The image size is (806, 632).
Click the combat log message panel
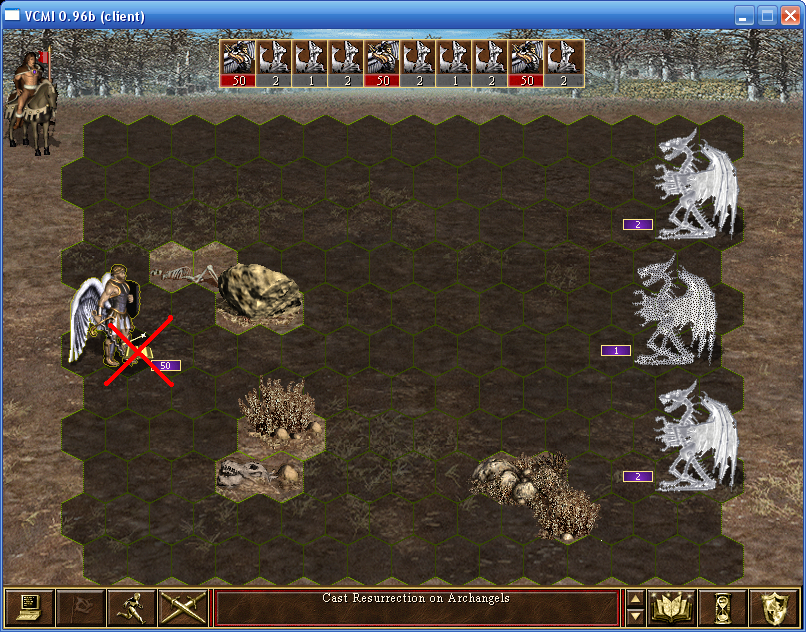coord(417,607)
